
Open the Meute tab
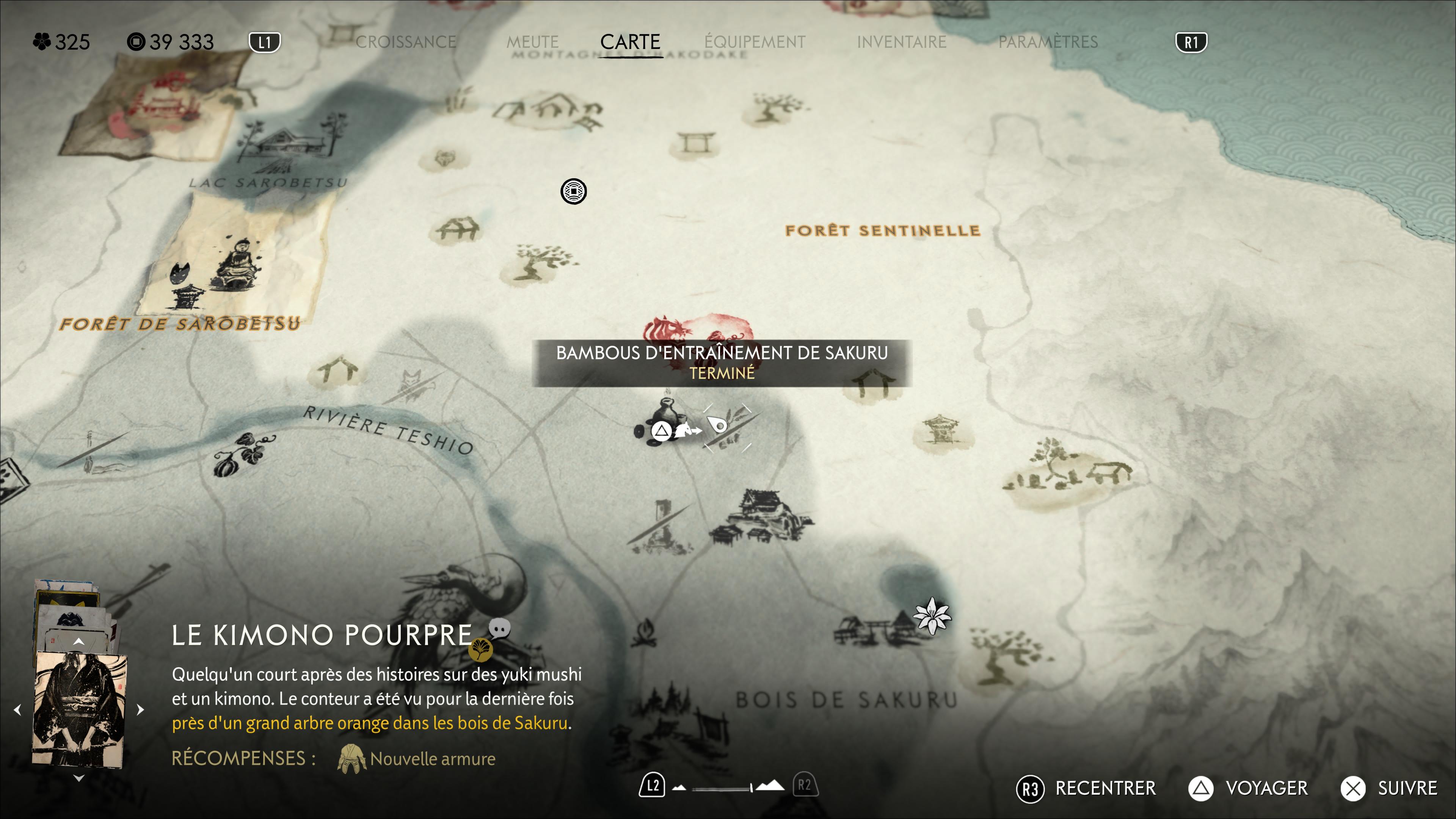[532, 42]
